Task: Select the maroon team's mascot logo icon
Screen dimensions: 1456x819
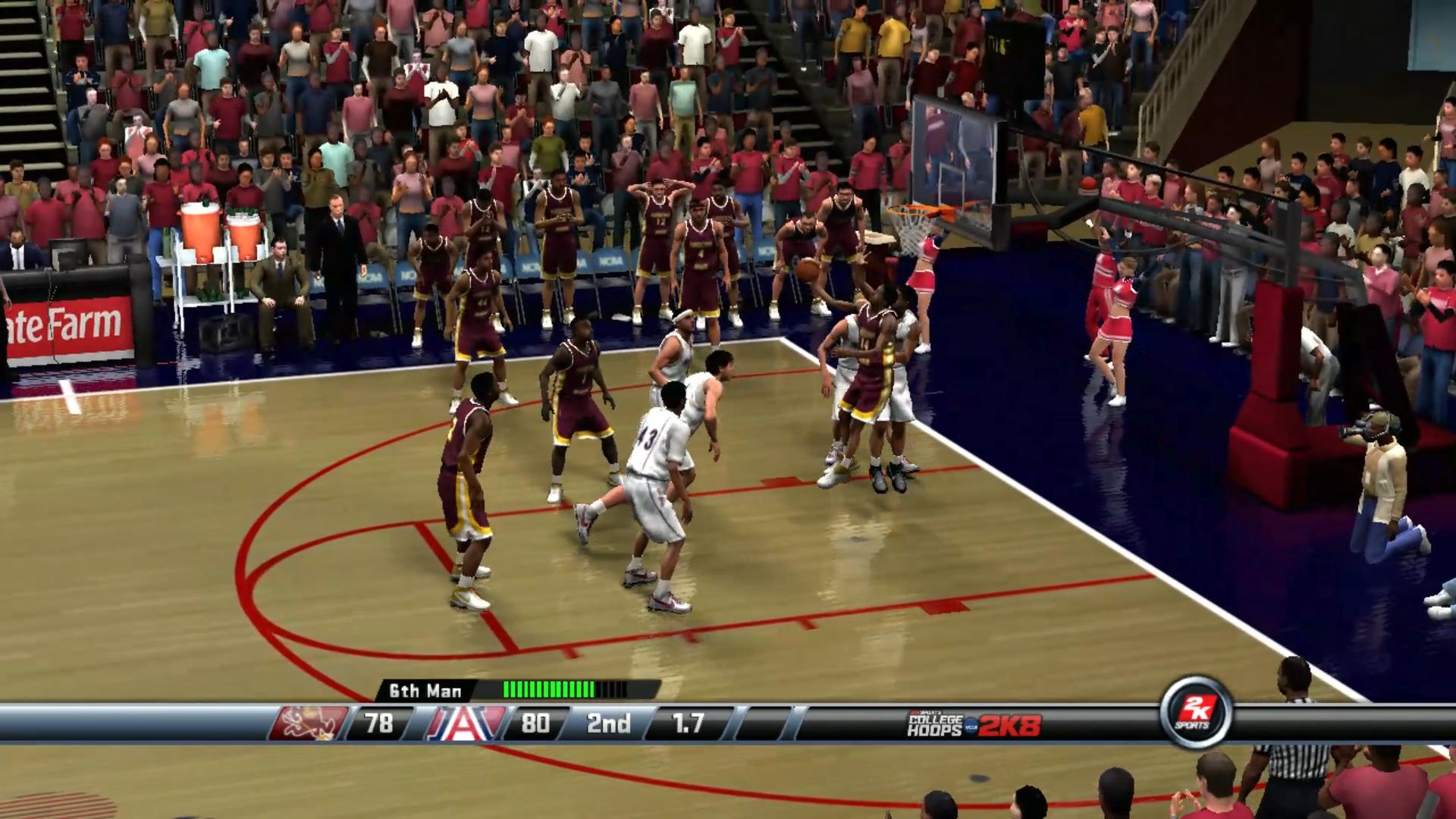Action: (x=312, y=725)
